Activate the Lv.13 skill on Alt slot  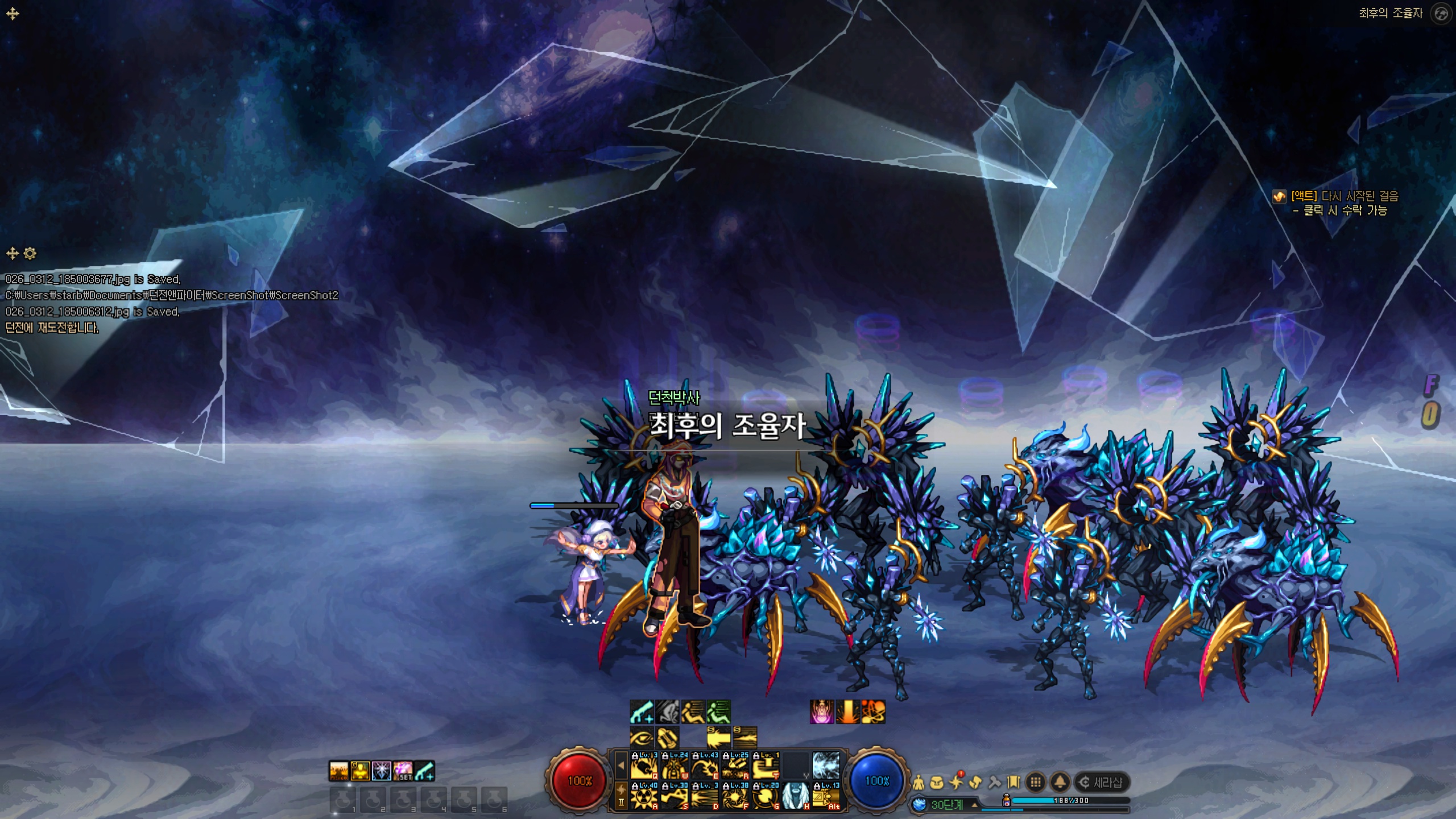[826, 796]
